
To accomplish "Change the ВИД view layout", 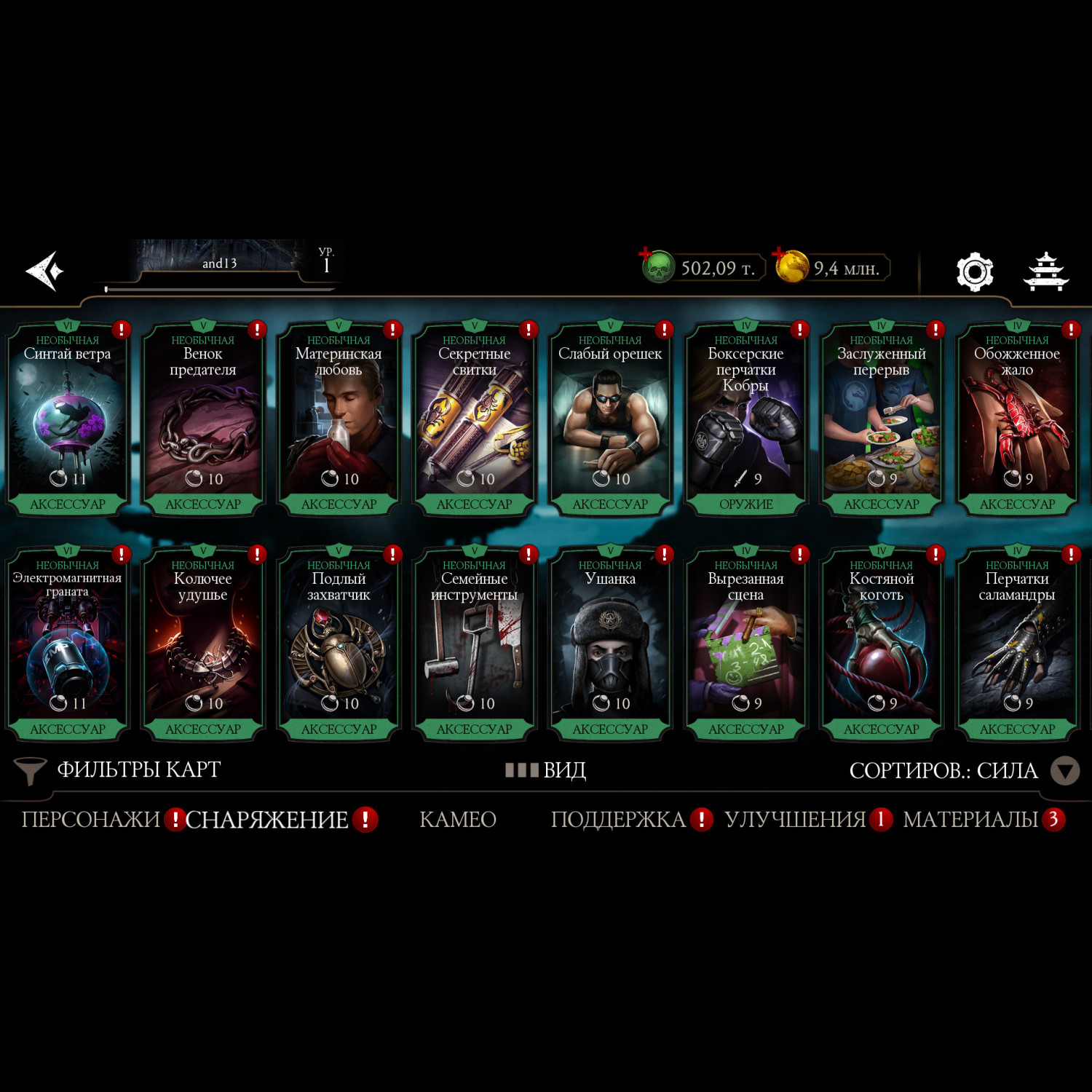I will (x=546, y=769).
